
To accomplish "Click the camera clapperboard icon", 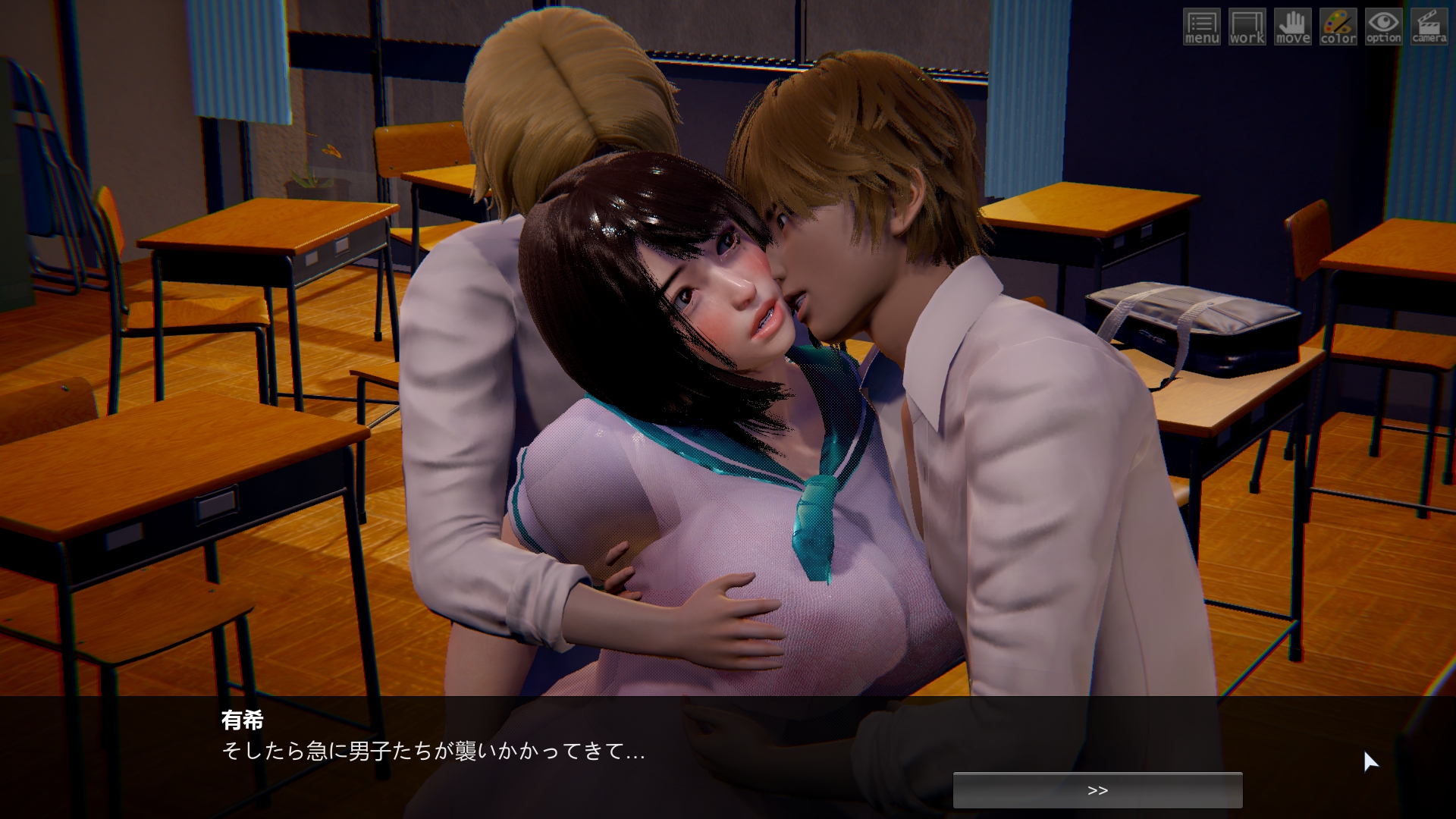I will 1429,27.
